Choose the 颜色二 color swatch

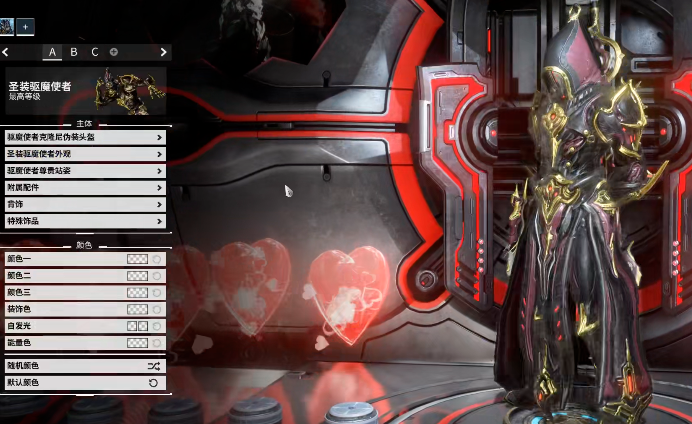[x=137, y=275]
